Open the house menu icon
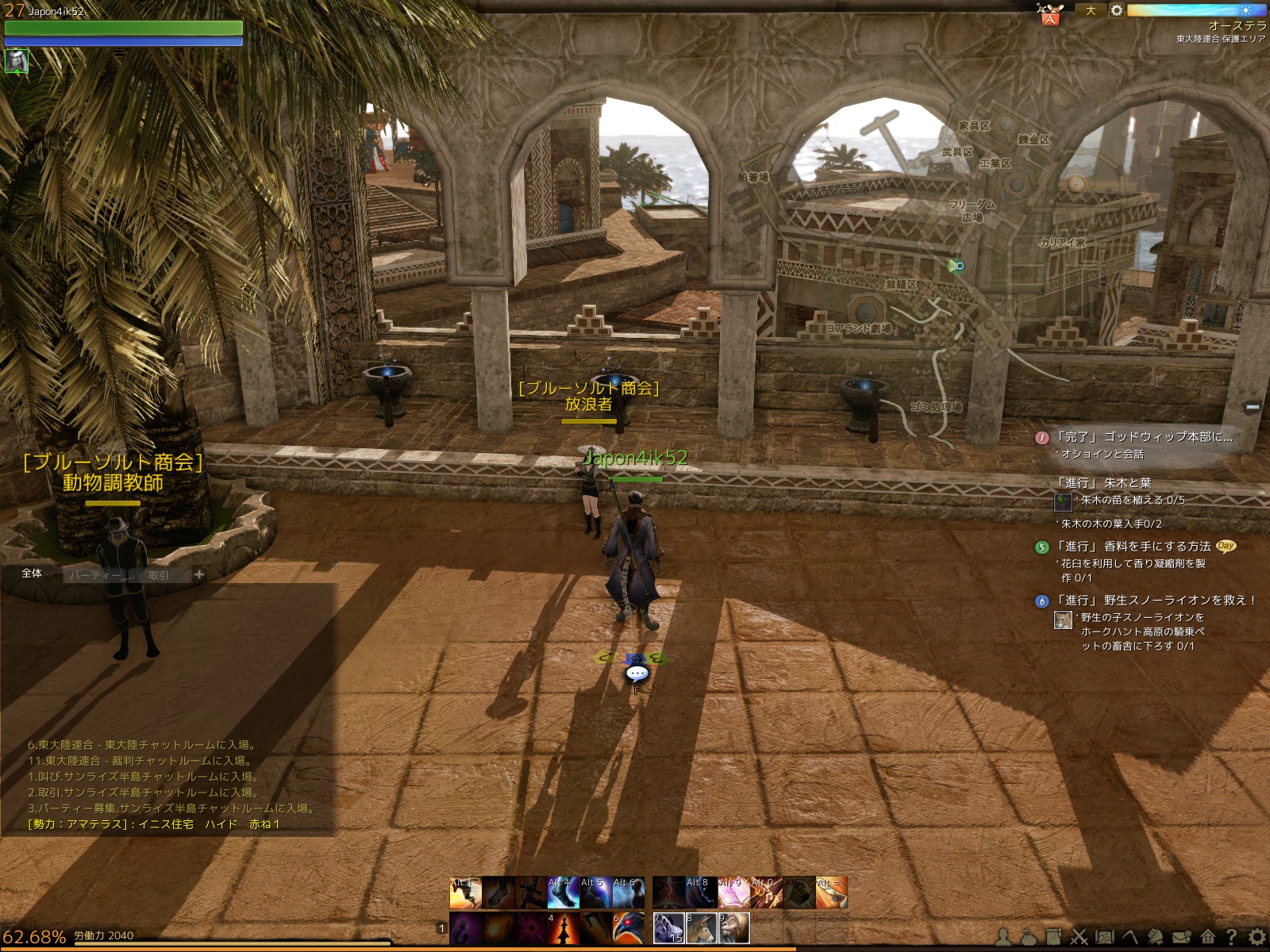Image resolution: width=1270 pixels, height=952 pixels. [1208, 937]
